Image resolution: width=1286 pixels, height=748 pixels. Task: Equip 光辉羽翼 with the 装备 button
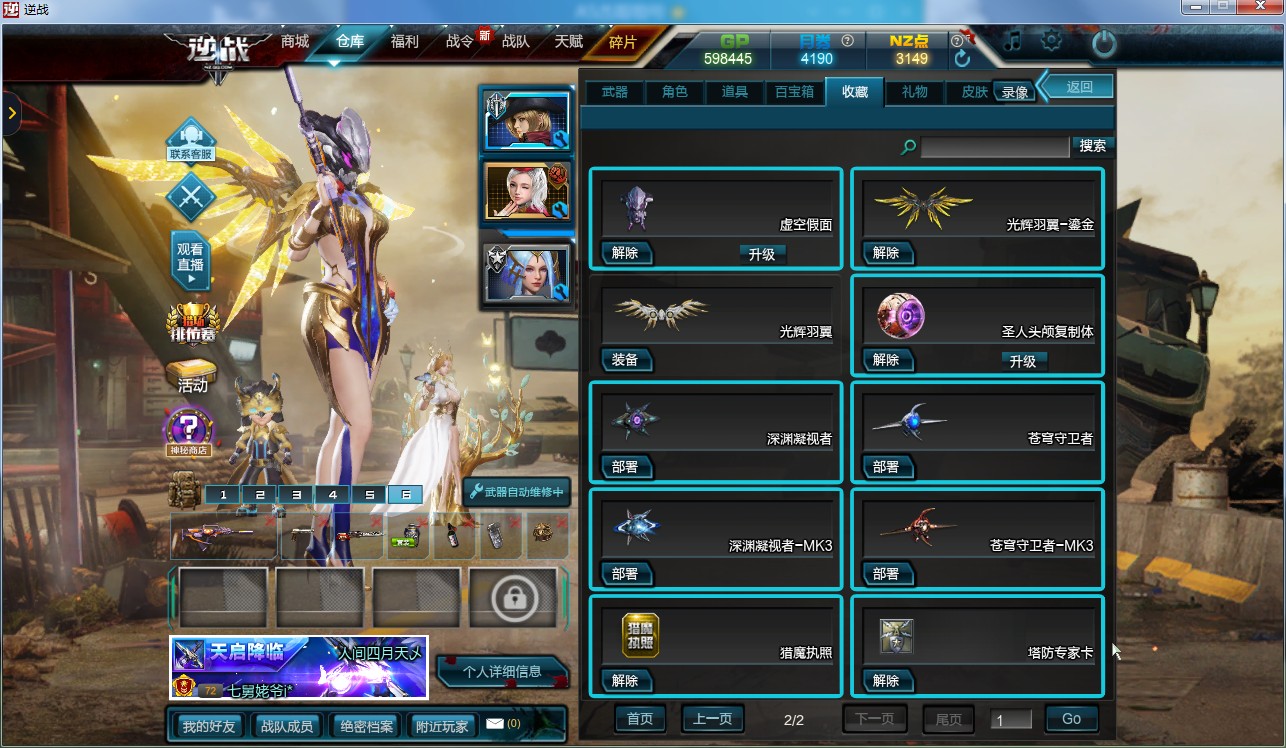click(x=626, y=360)
